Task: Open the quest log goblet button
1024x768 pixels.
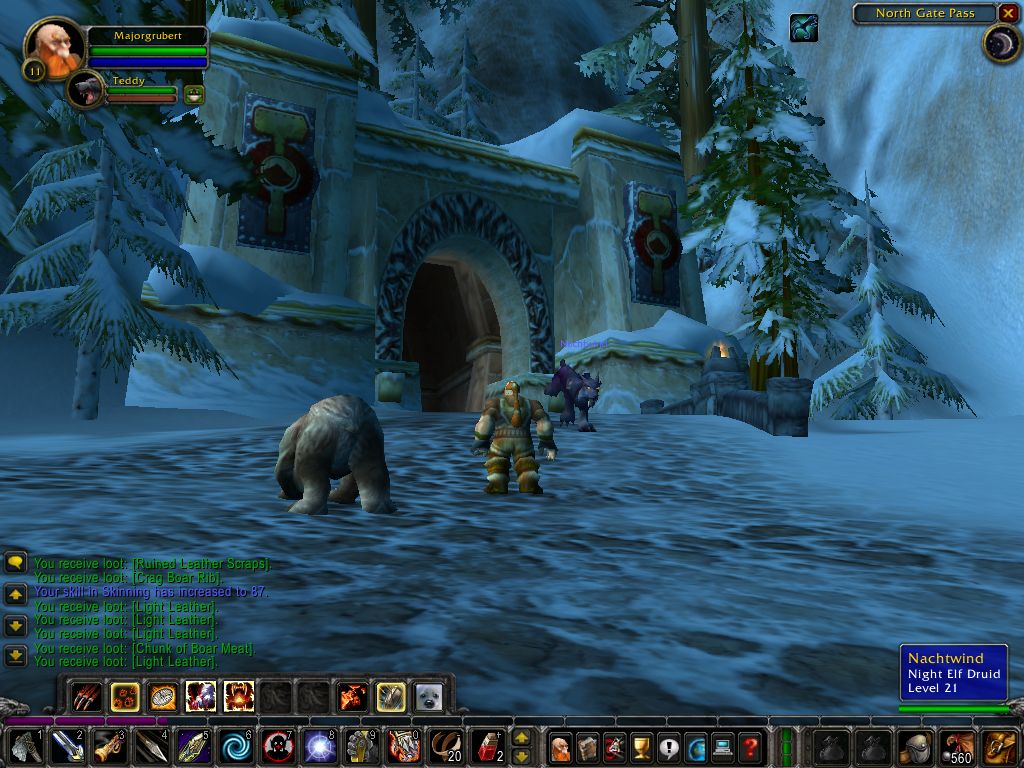Action: [x=642, y=746]
